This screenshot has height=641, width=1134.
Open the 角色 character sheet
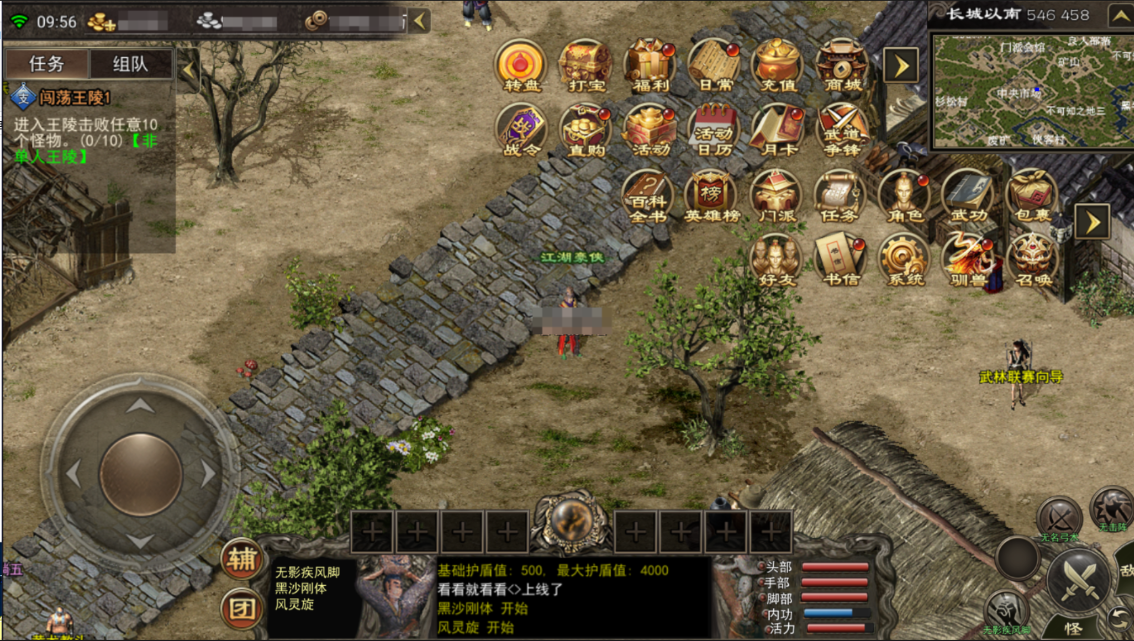tap(903, 196)
